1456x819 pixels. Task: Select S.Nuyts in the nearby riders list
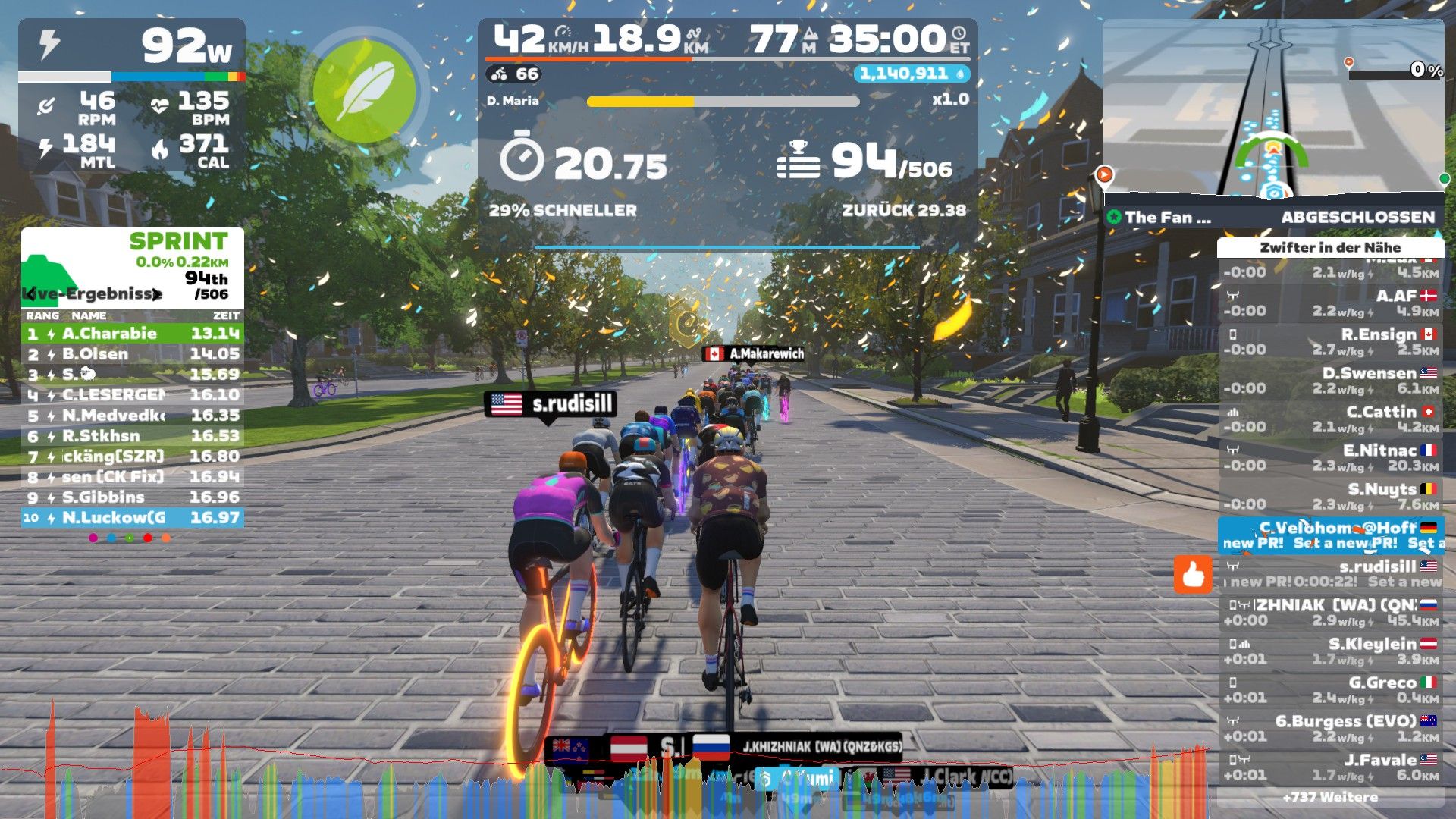1331,496
